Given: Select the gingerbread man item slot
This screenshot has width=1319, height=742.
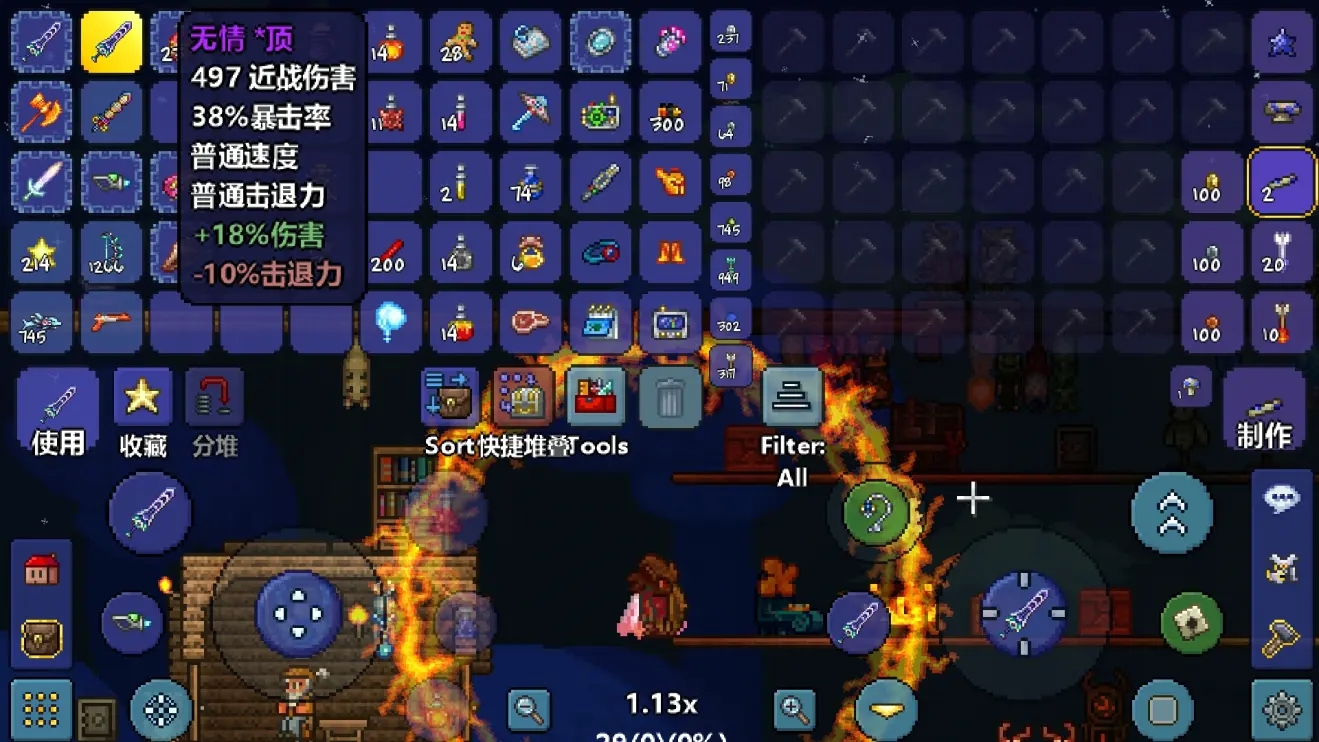Looking at the screenshot, I should [x=460, y=43].
